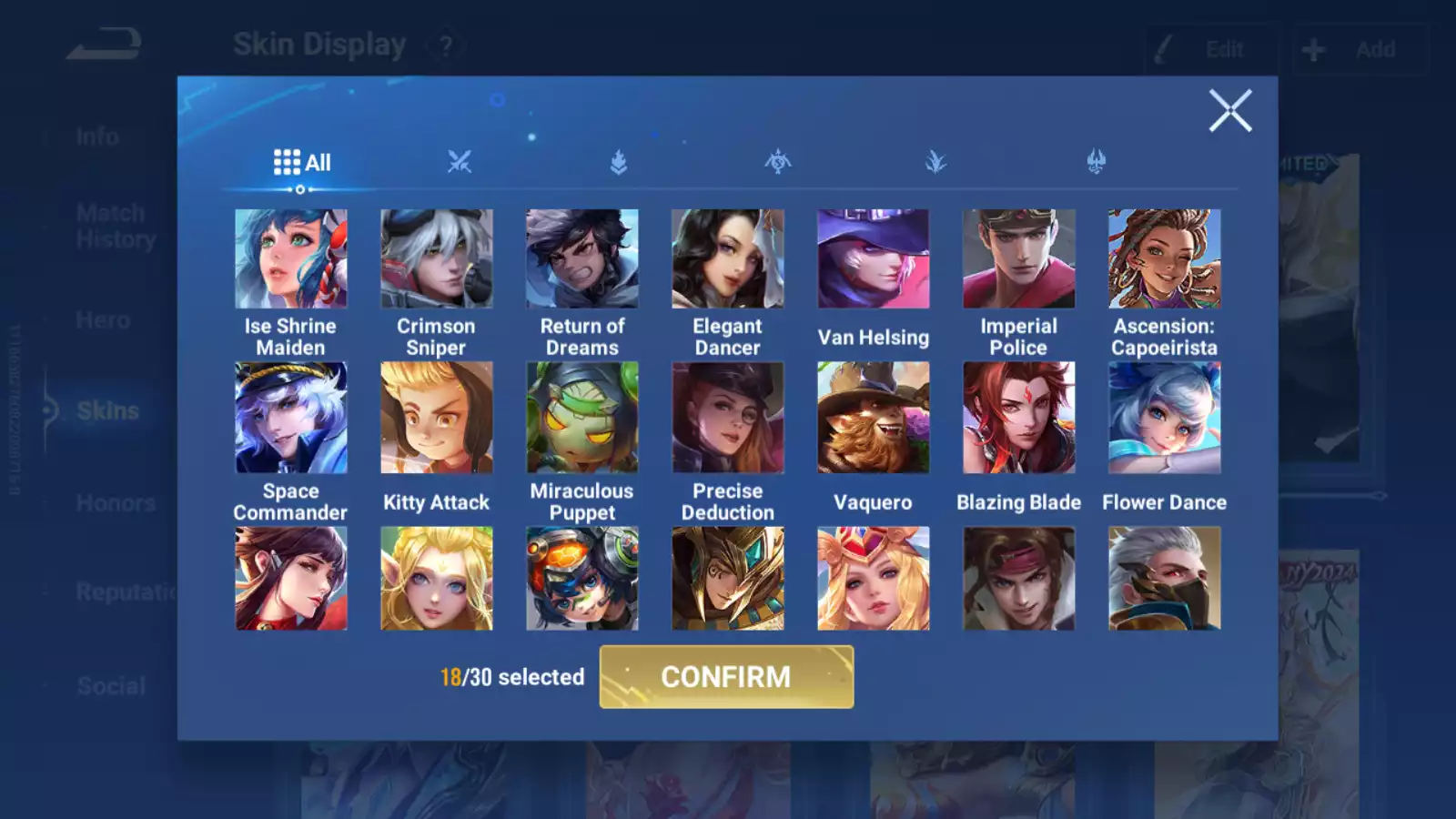
Task: Pick the Flower Dance skin
Action: [x=1165, y=418]
